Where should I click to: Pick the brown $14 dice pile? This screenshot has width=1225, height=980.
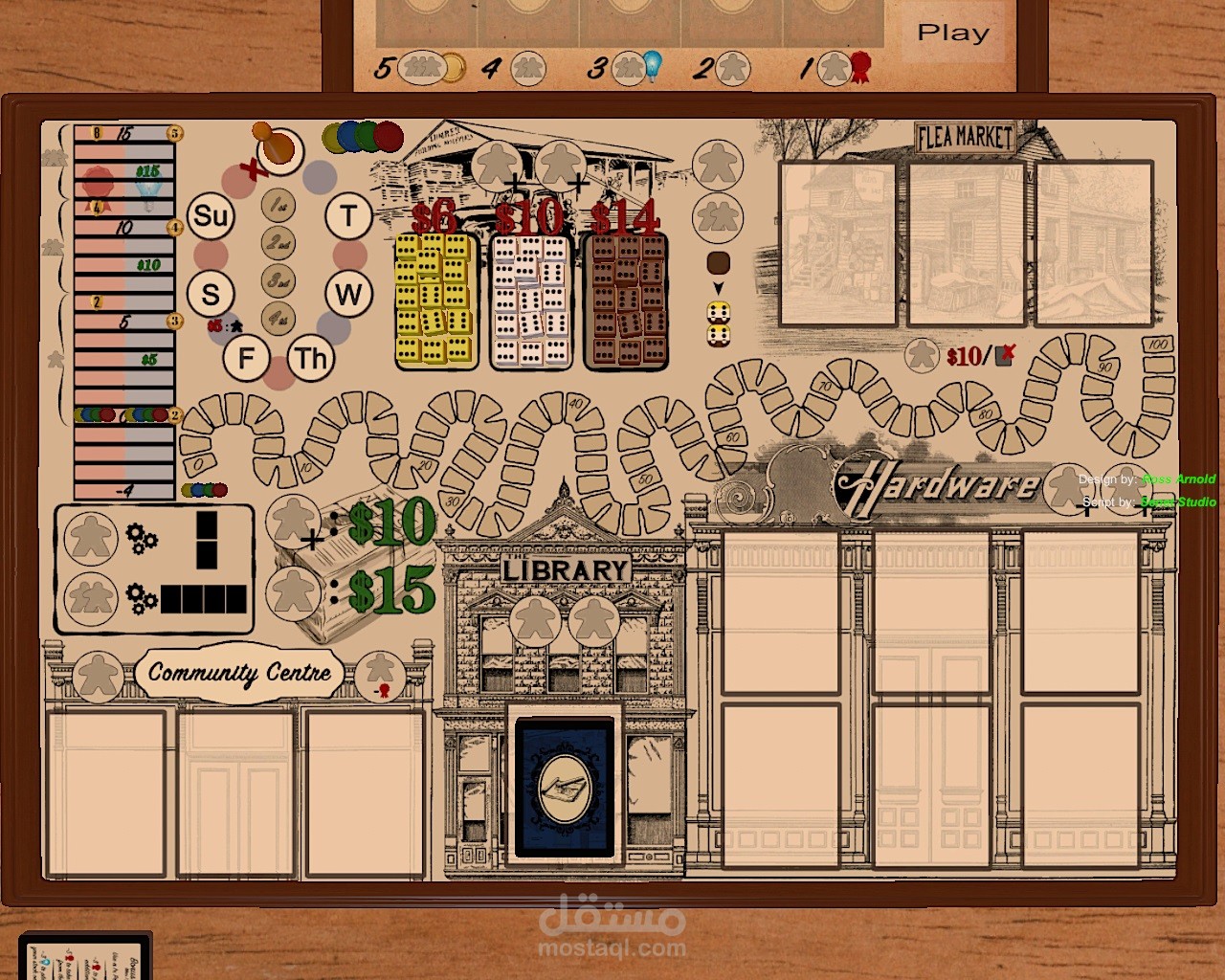coord(625,301)
